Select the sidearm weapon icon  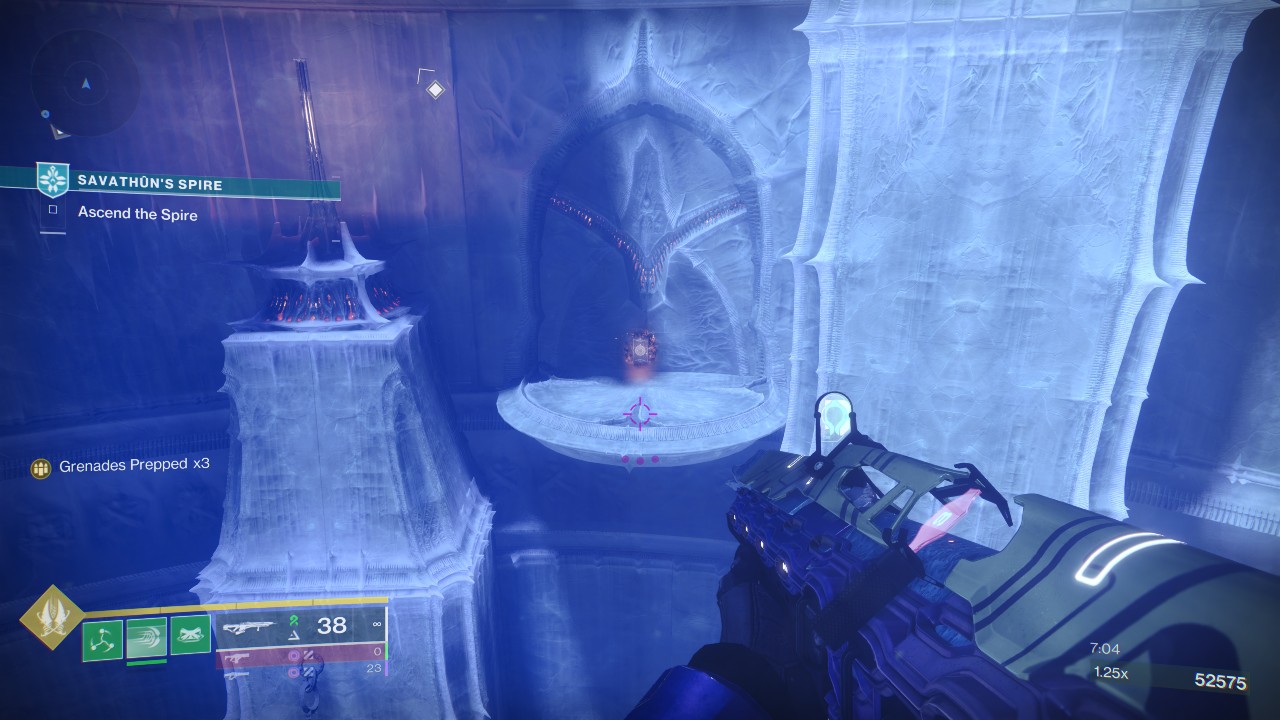(x=237, y=658)
